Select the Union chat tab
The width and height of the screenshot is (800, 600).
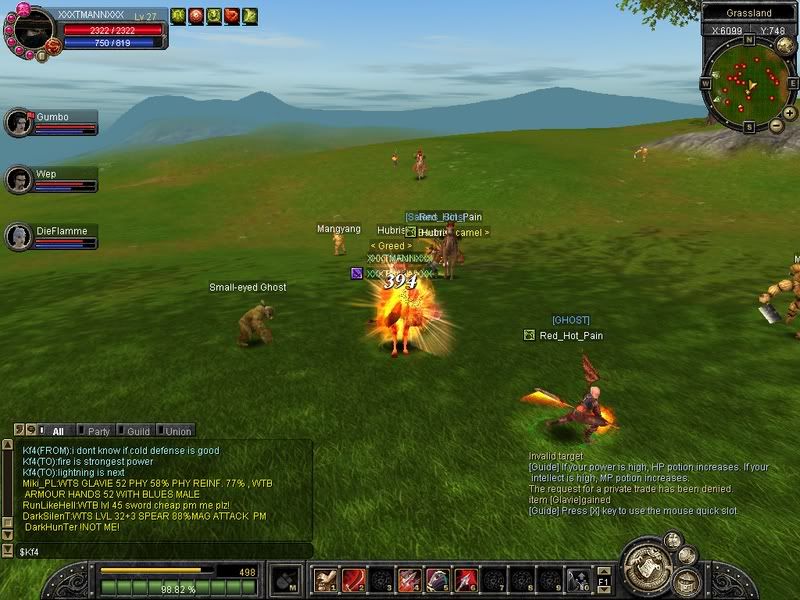point(177,431)
